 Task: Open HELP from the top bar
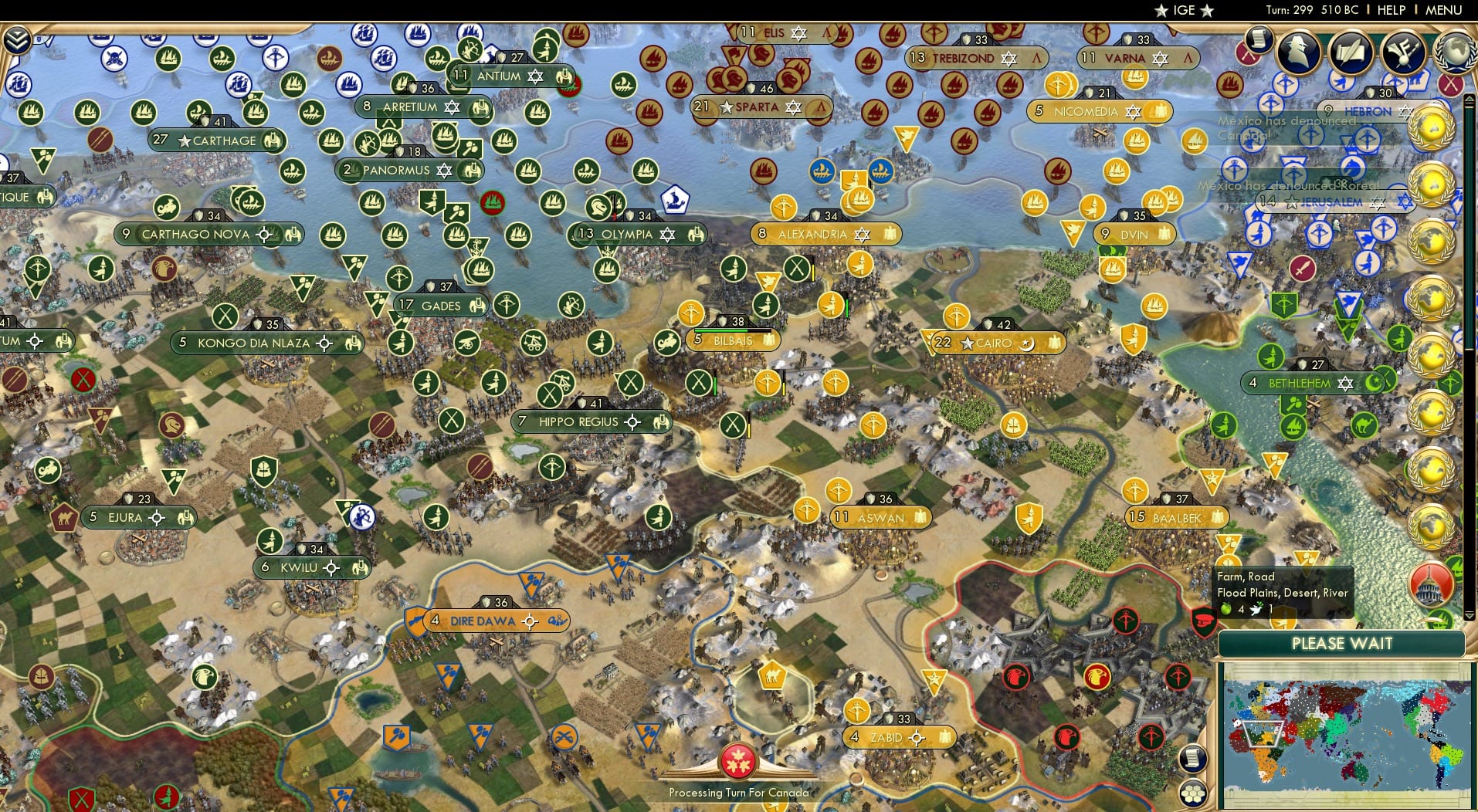coord(1390,10)
